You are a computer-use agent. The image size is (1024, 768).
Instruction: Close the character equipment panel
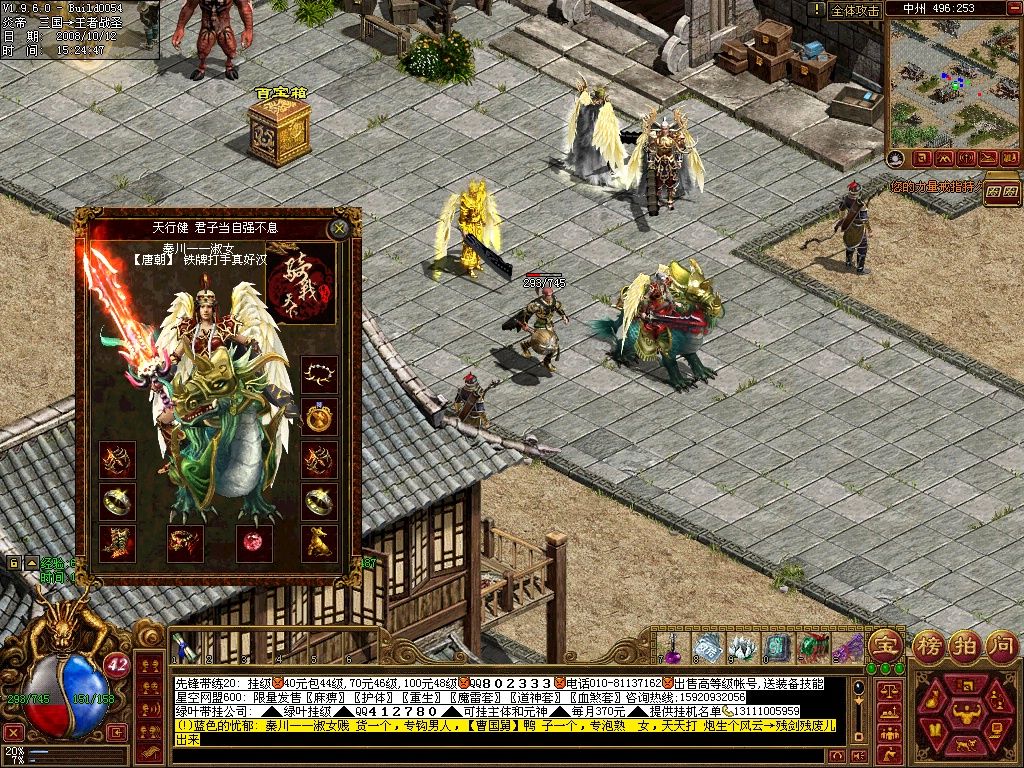340,228
